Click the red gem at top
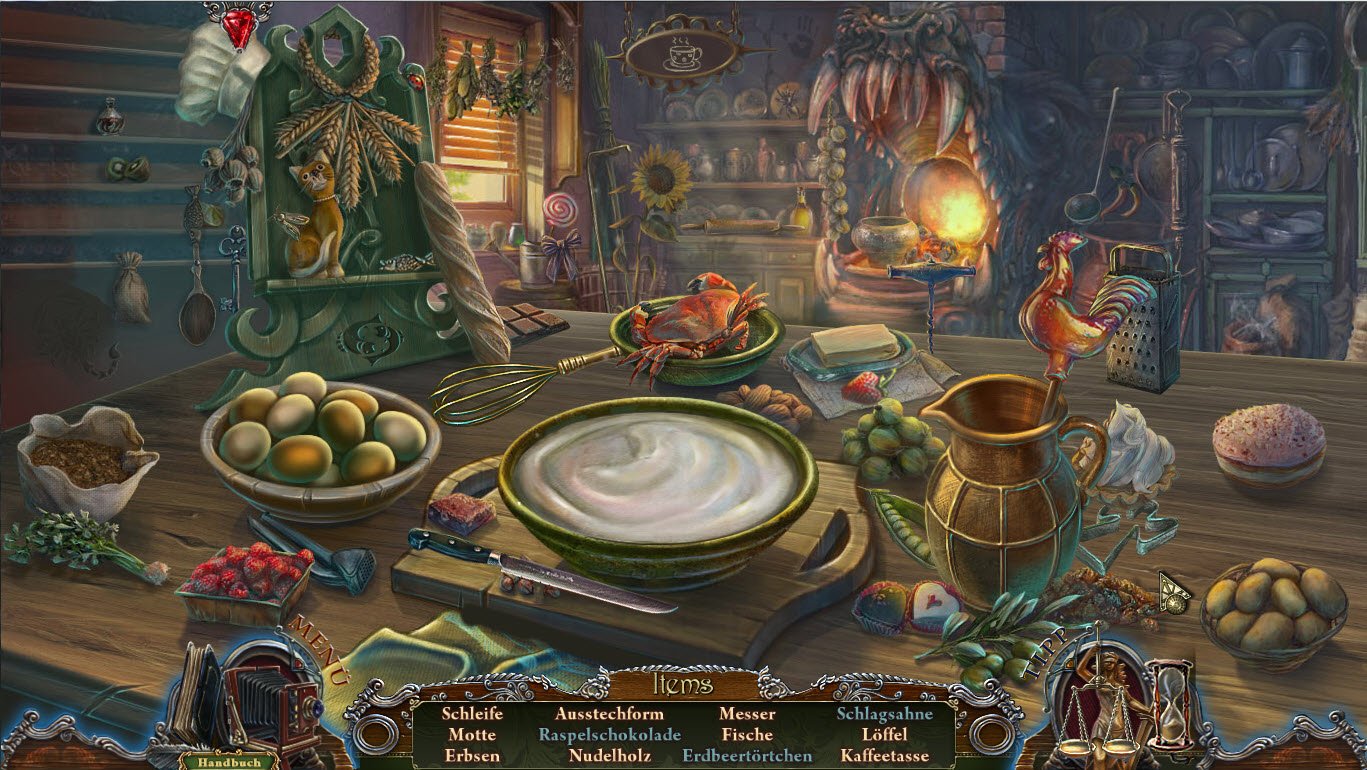The image size is (1367, 770). tap(238, 25)
